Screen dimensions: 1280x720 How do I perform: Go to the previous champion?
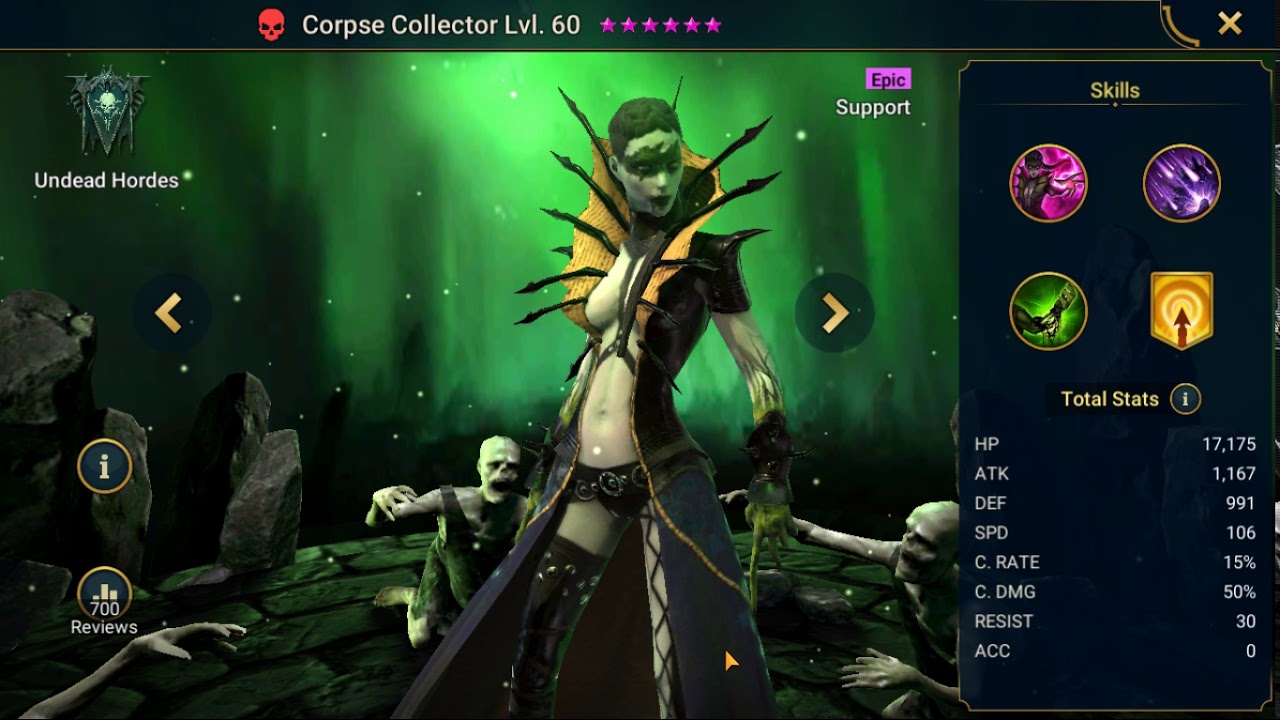[169, 313]
